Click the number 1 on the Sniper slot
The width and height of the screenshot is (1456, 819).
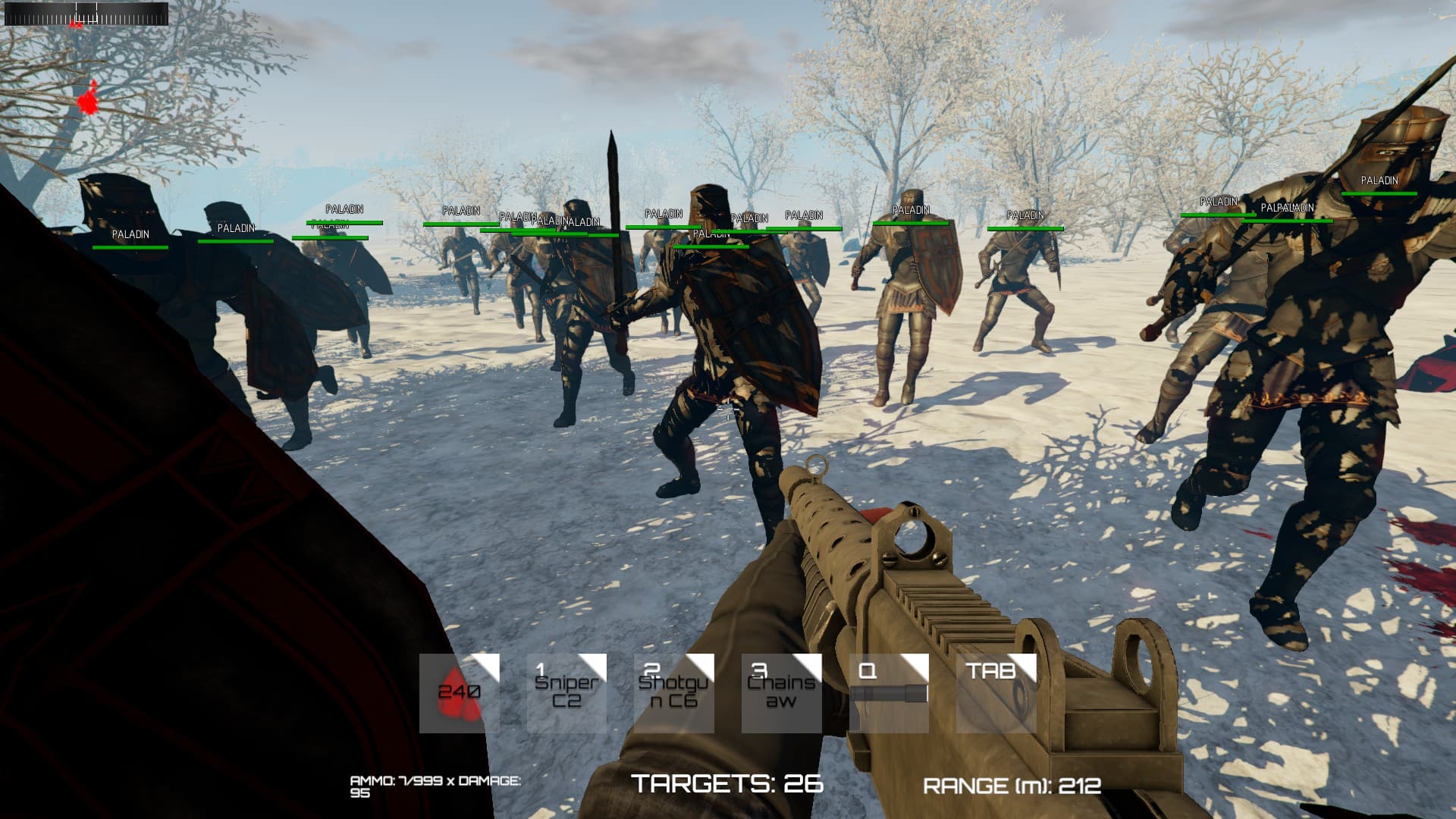point(541,668)
